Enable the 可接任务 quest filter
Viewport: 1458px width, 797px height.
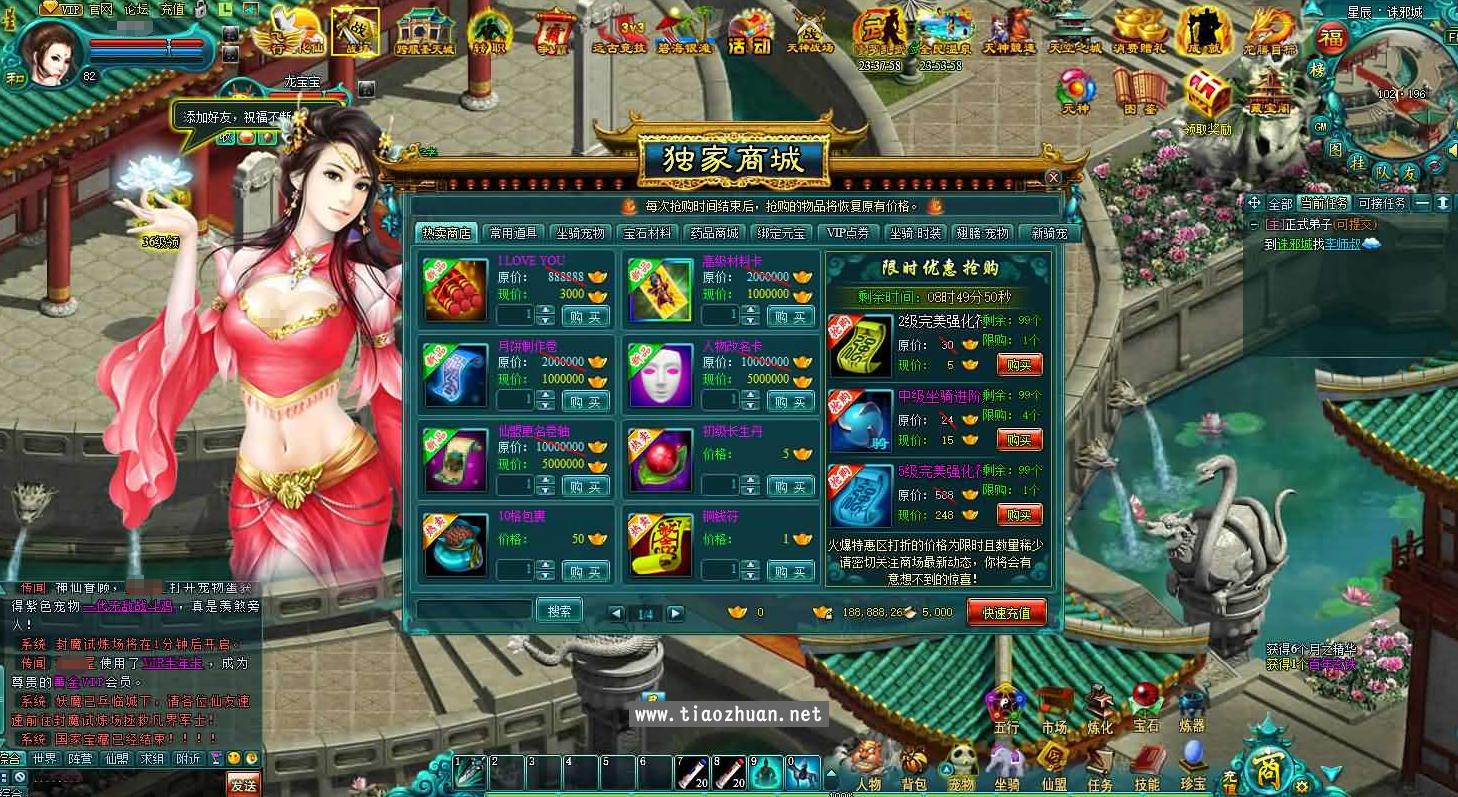pyautogui.click(x=1381, y=203)
